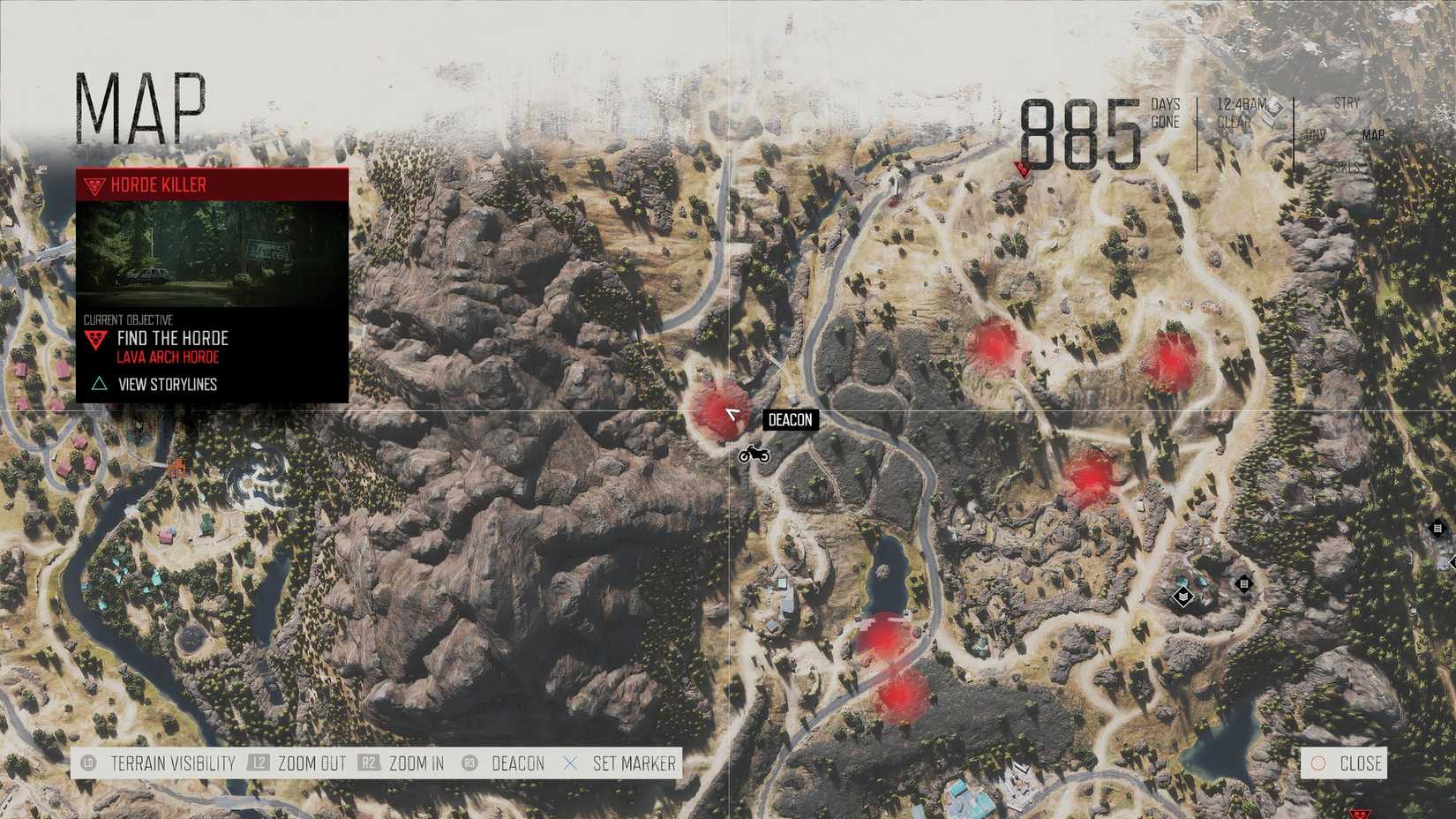This screenshot has height=819, width=1456.
Task: Click the Set Marker option
Action: pos(636,763)
